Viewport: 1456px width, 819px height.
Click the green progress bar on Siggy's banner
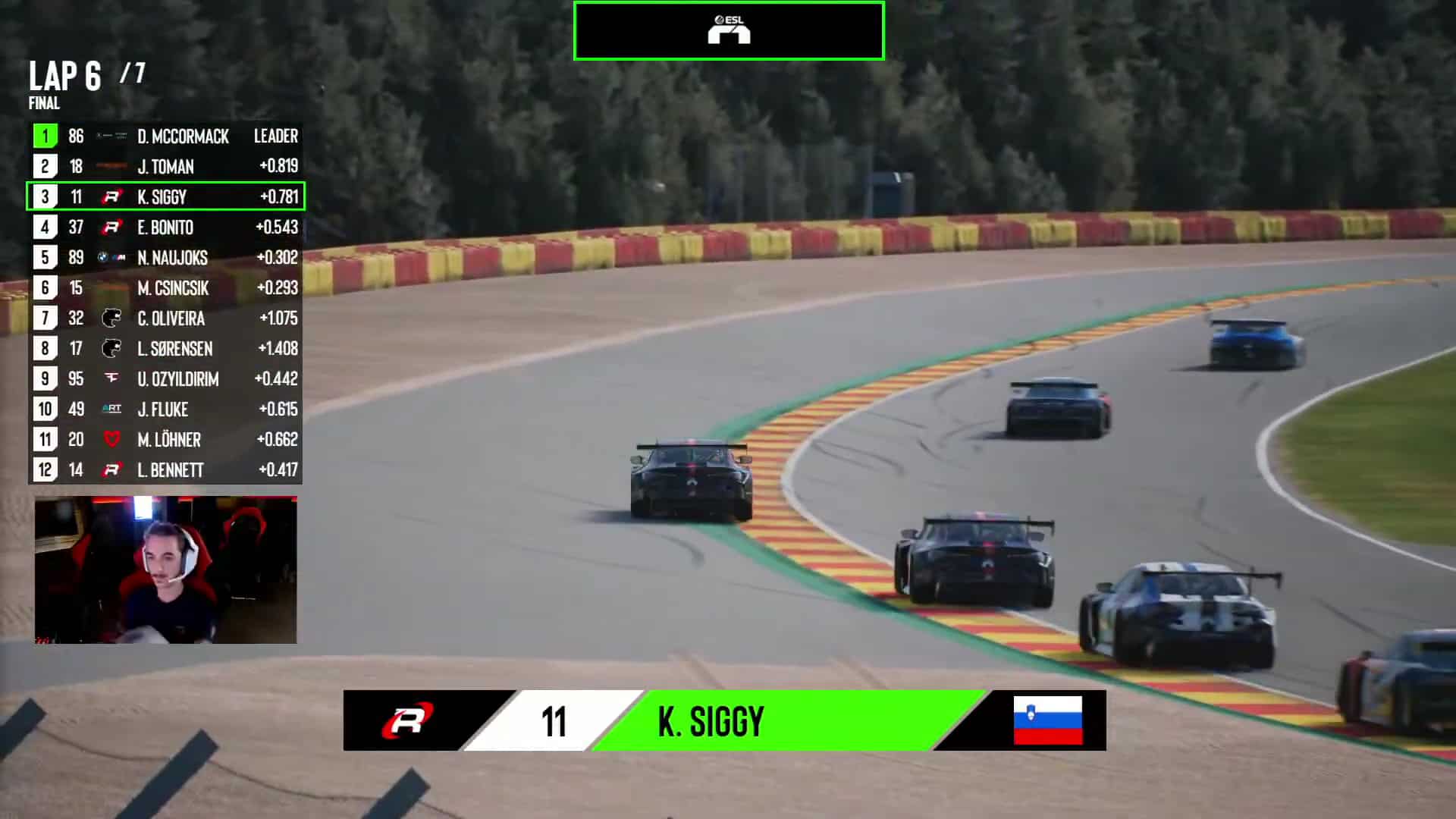pos(872,720)
